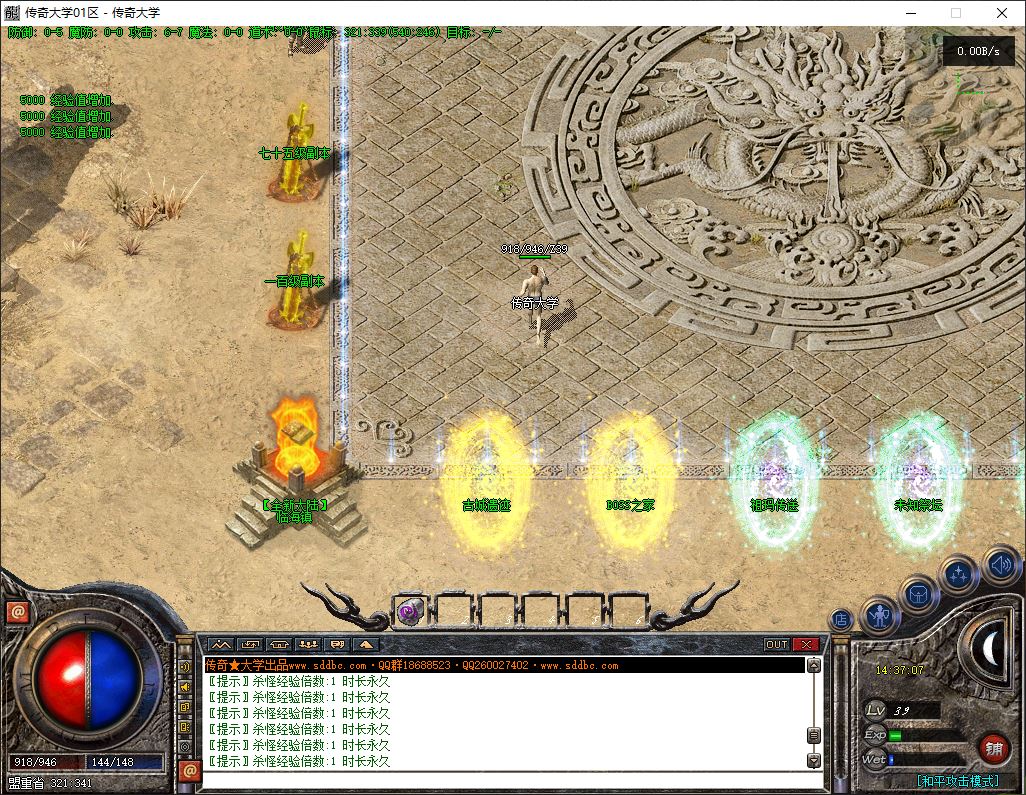Open the minimap button with mountain icon
1026x795 pixels.
(x=220, y=645)
